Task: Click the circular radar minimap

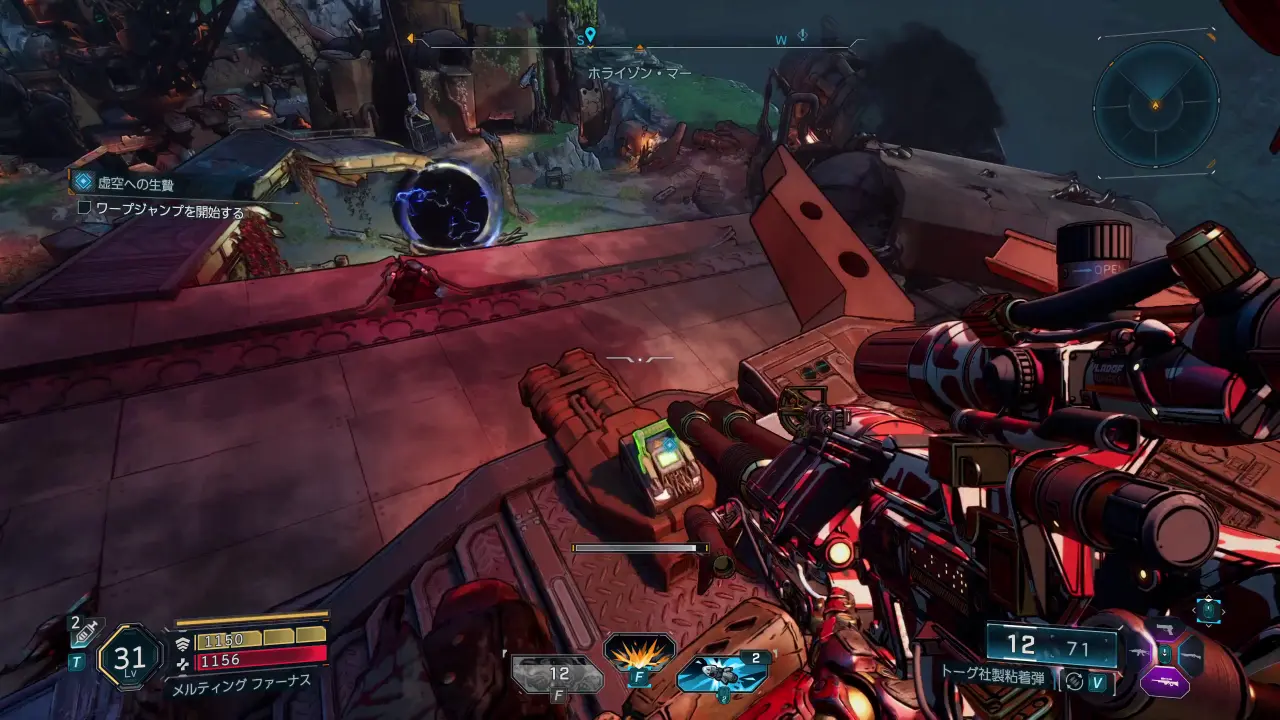Action: pyautogui.click(x=1155, y=103)
